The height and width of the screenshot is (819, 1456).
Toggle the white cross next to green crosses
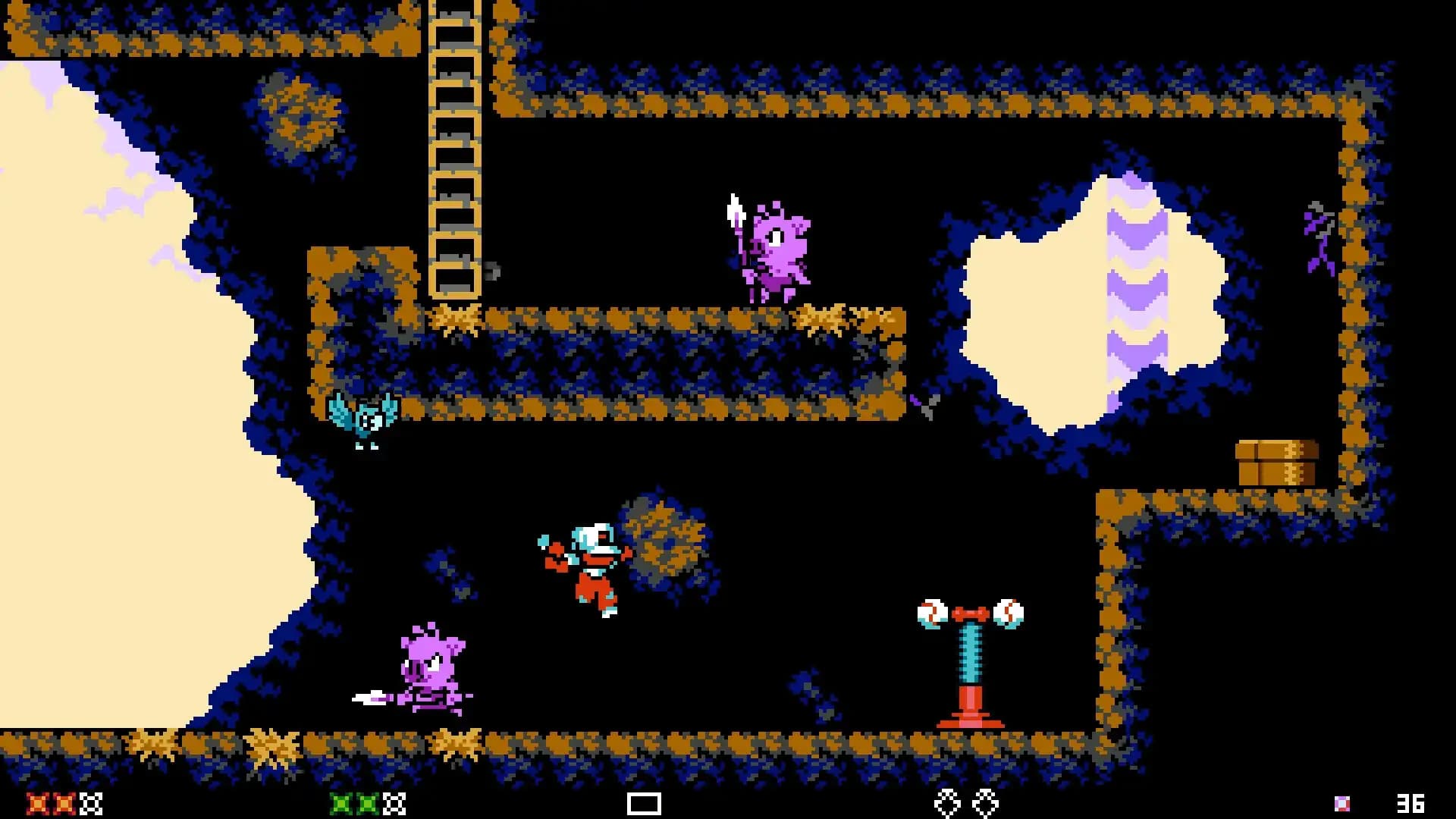[393, 802]
